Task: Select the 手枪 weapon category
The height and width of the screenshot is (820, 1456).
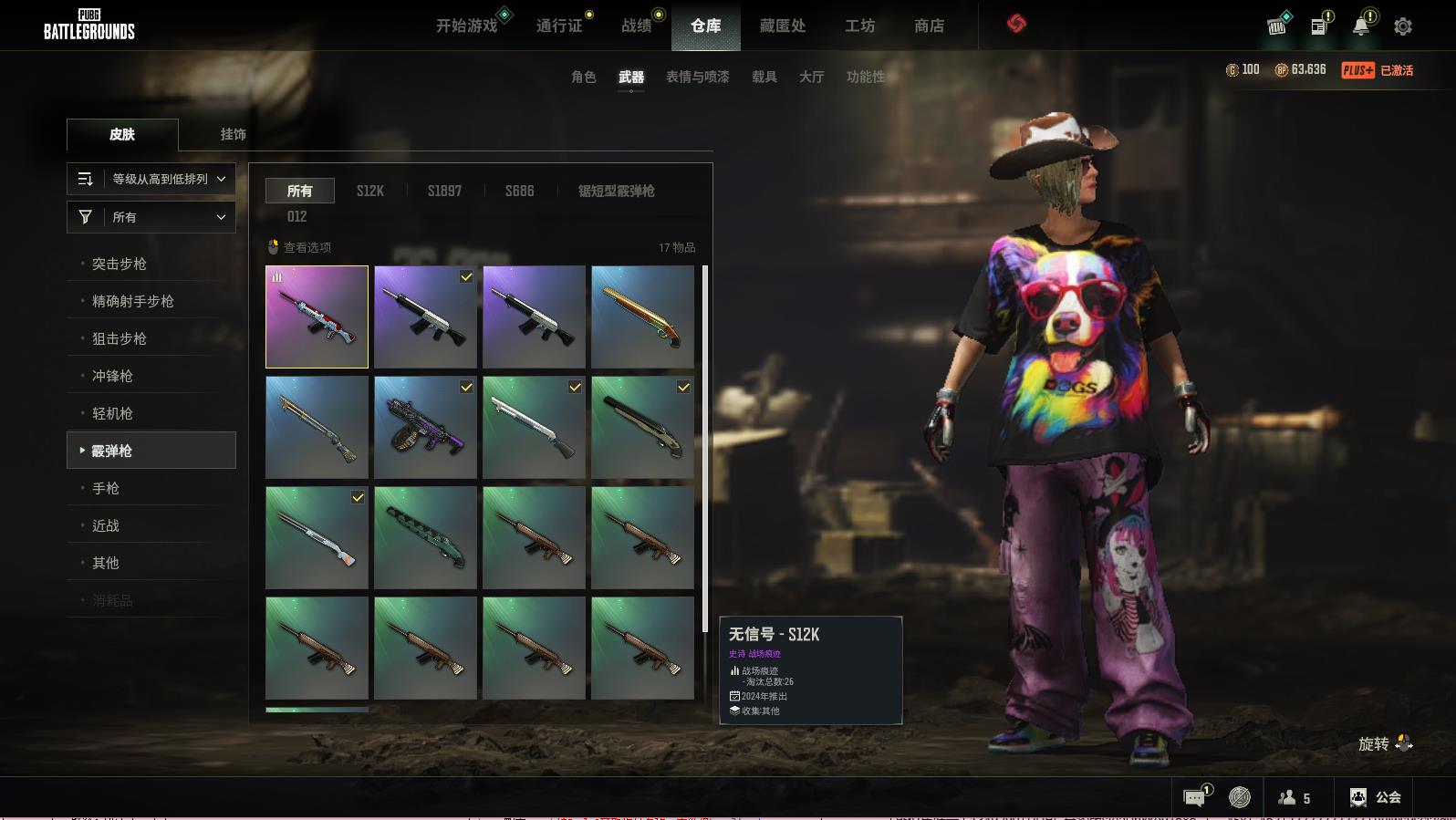Action: point(106,488)
